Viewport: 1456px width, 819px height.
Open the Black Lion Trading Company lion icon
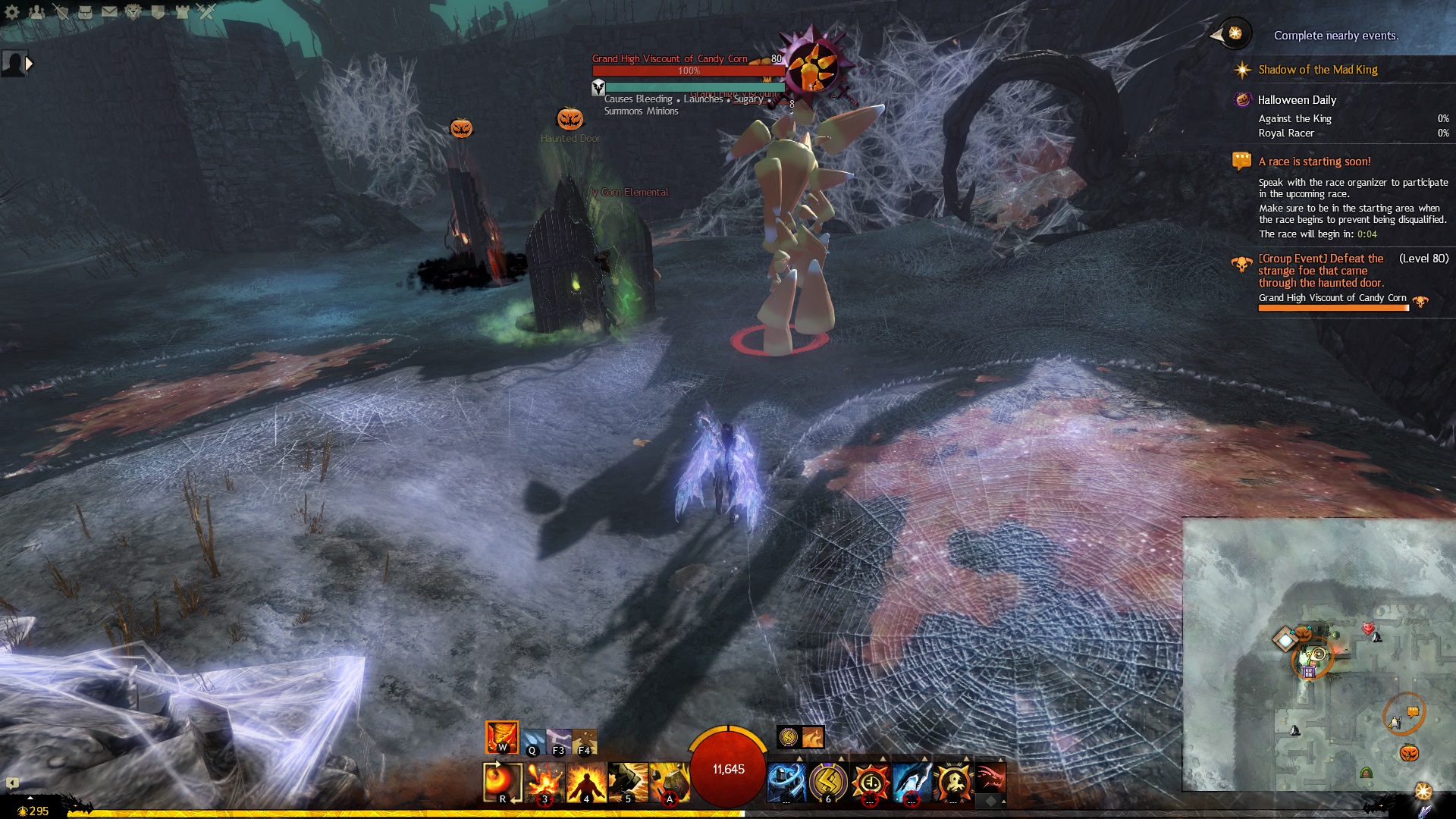(x=133, y=11)
